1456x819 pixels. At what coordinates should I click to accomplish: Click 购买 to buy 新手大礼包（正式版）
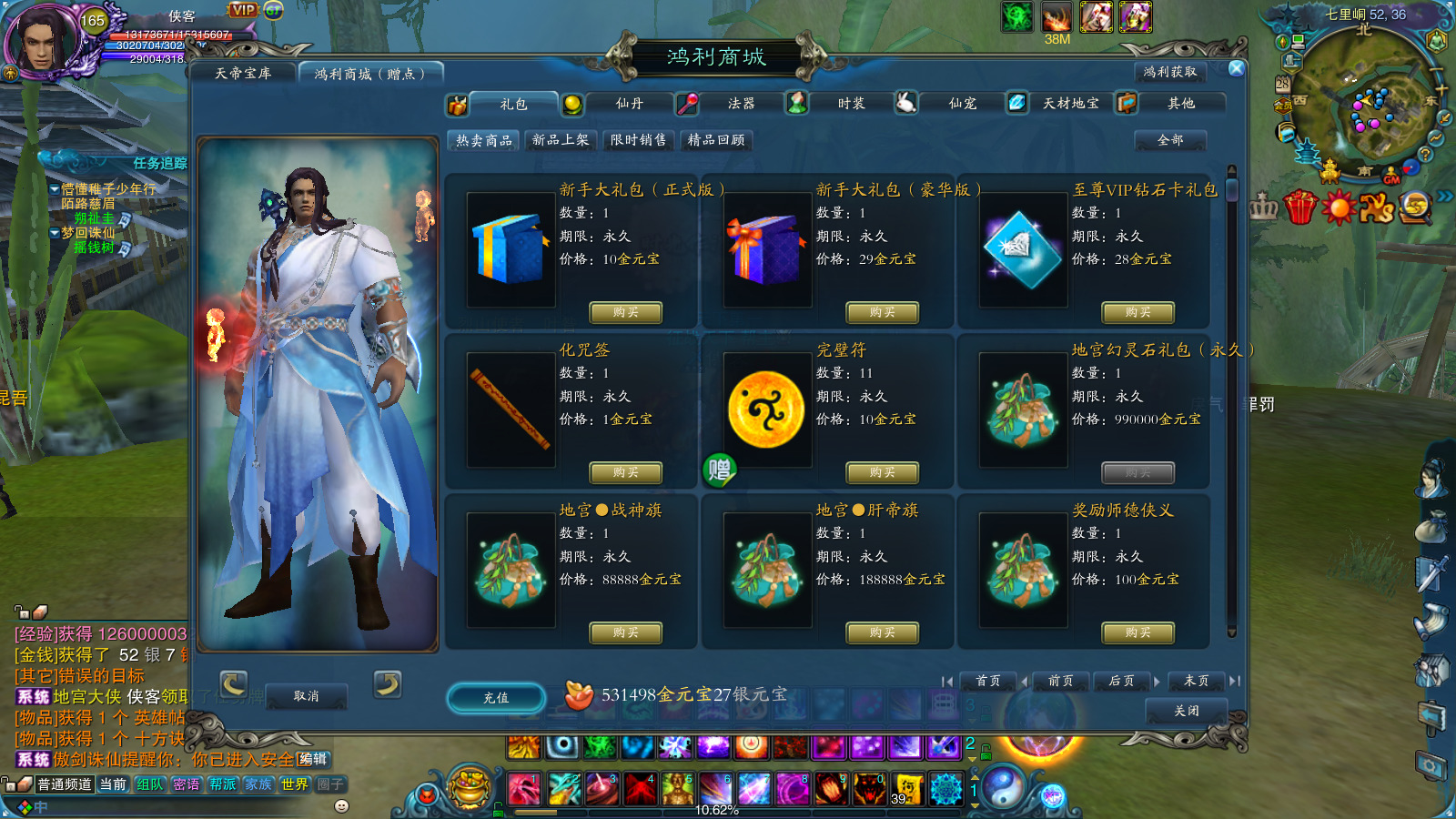626,312
